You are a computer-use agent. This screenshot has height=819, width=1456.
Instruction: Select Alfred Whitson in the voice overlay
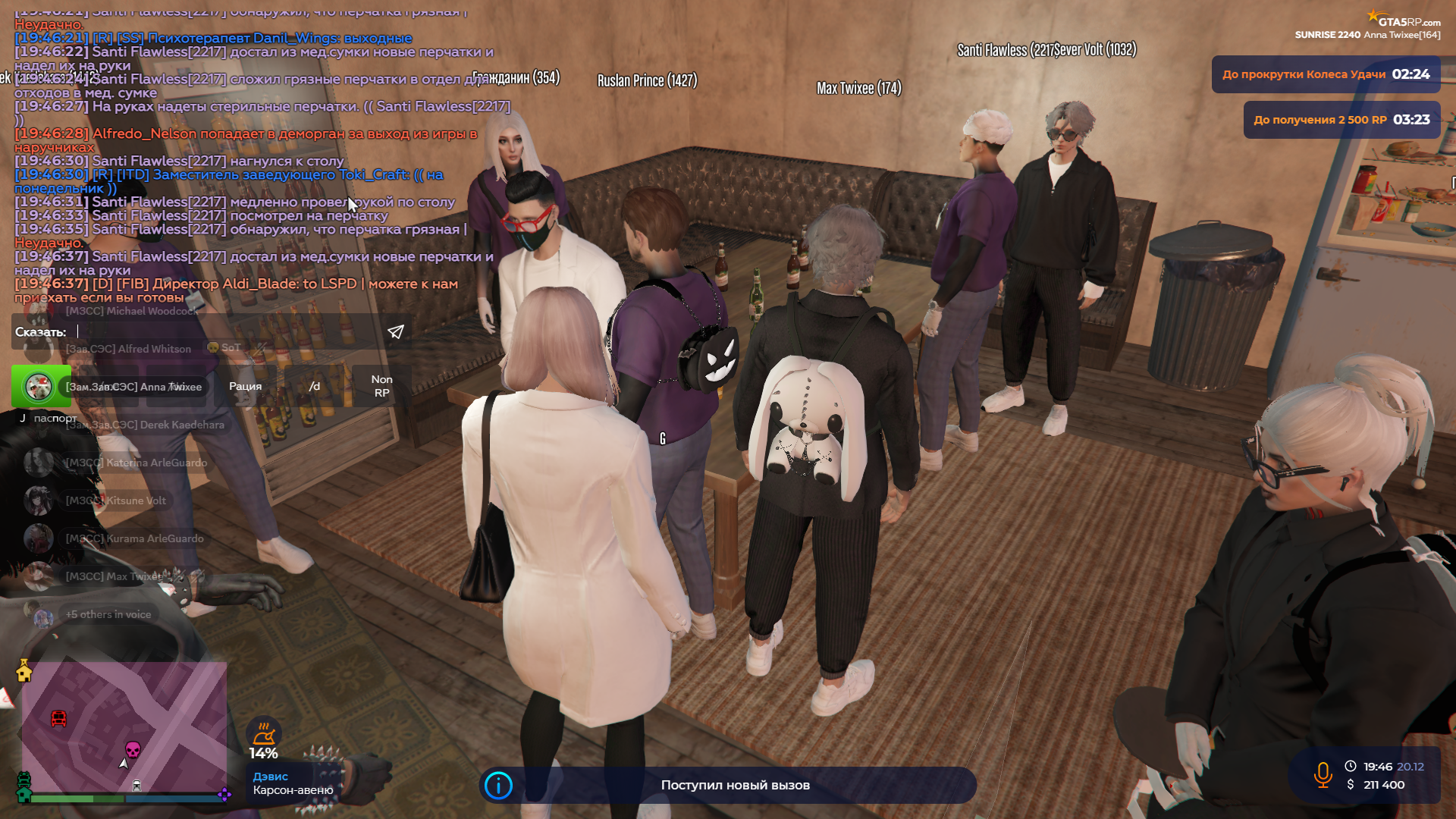pyautogui.click(x=128, y=349)
